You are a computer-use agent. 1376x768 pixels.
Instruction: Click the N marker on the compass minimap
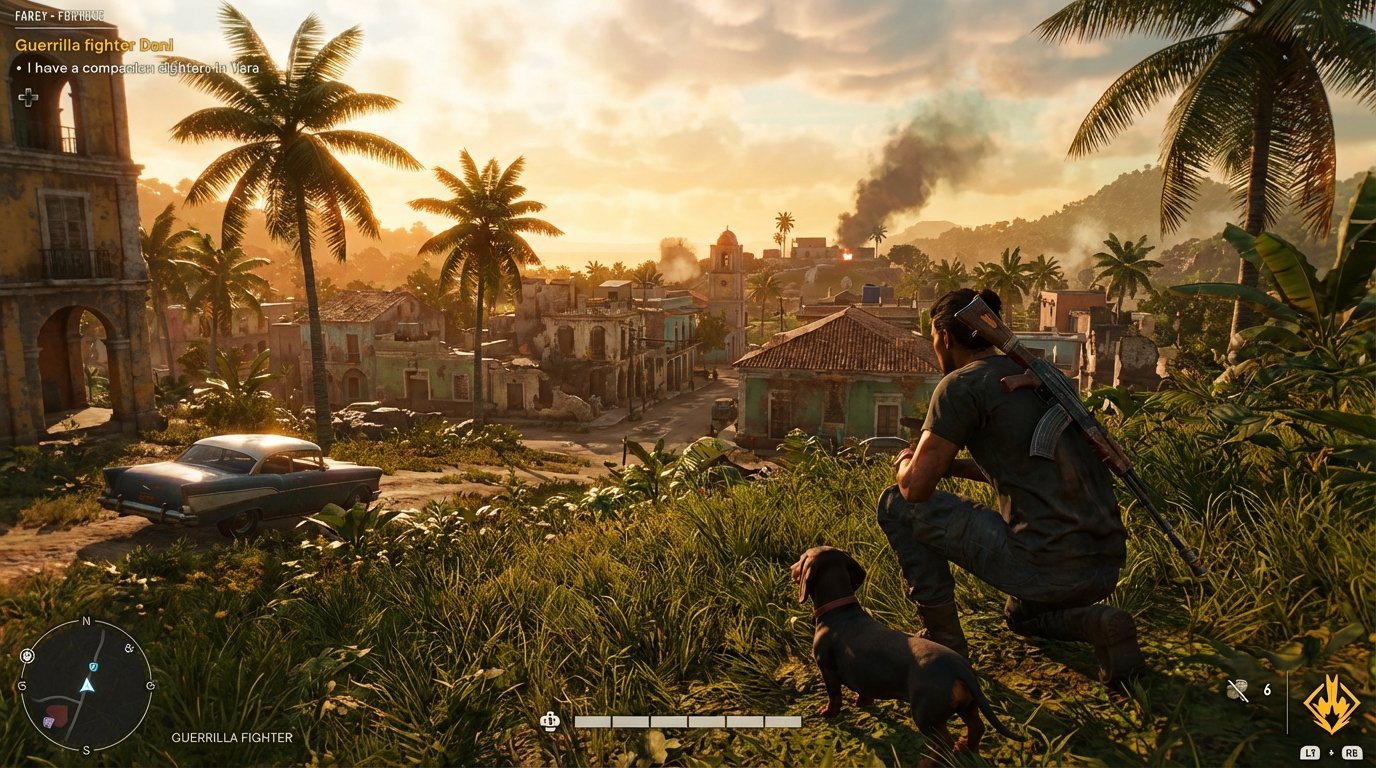[x=88, y=621]
